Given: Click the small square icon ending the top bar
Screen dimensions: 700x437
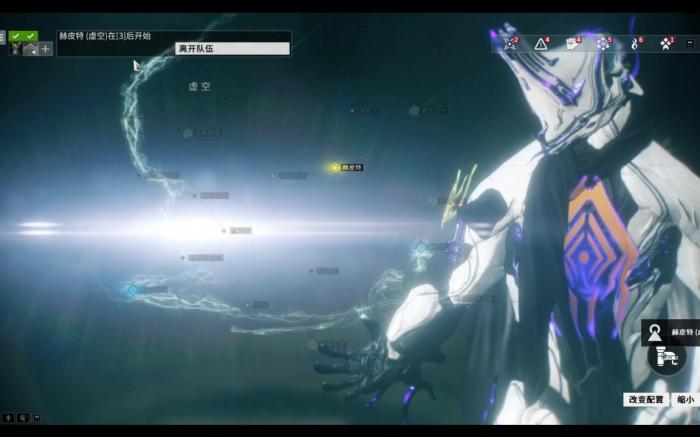Looking at the screenshot, I should pyautogui.click(x=692, y=43).
